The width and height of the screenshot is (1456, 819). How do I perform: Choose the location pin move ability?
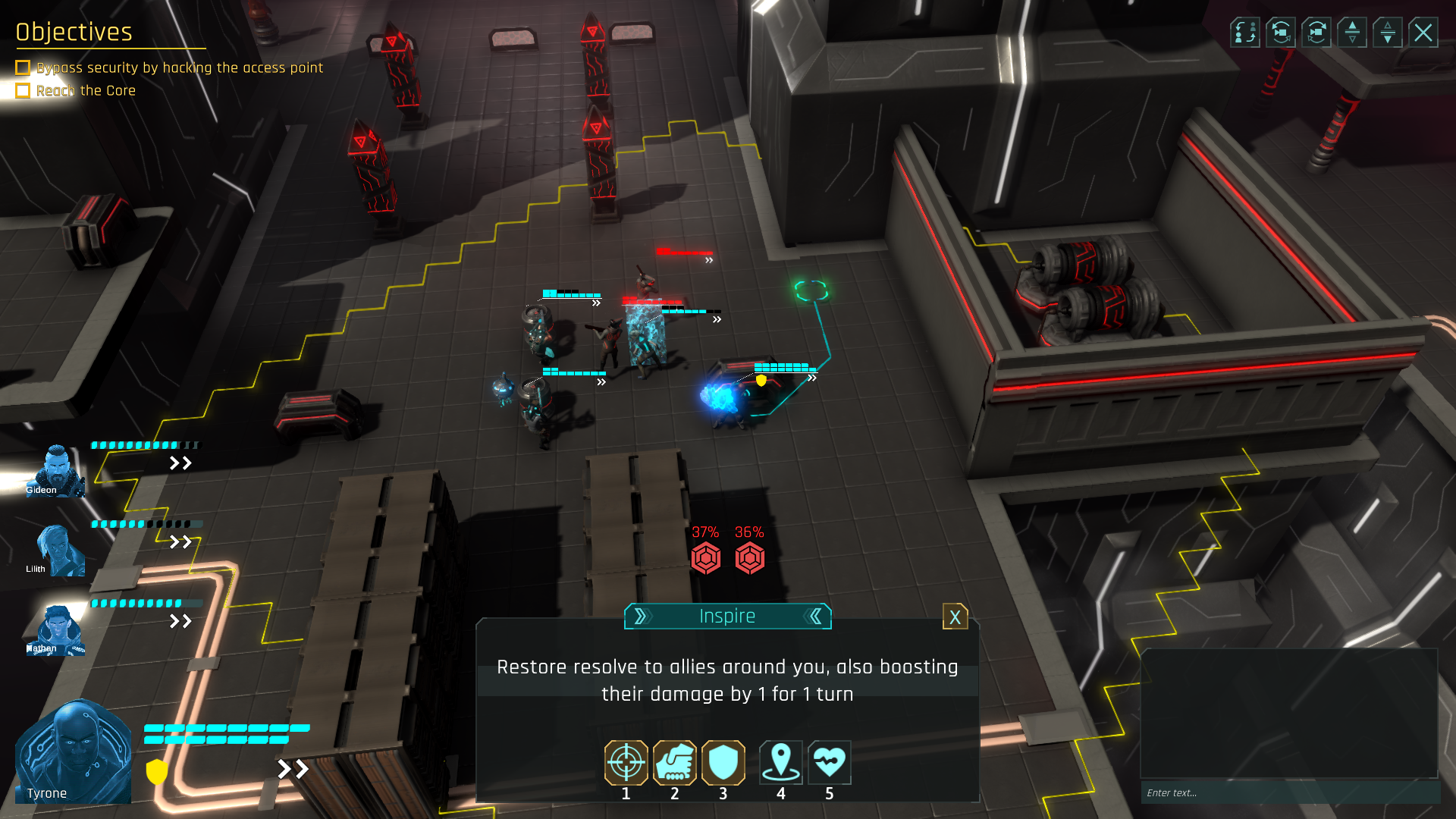point(780,762)
